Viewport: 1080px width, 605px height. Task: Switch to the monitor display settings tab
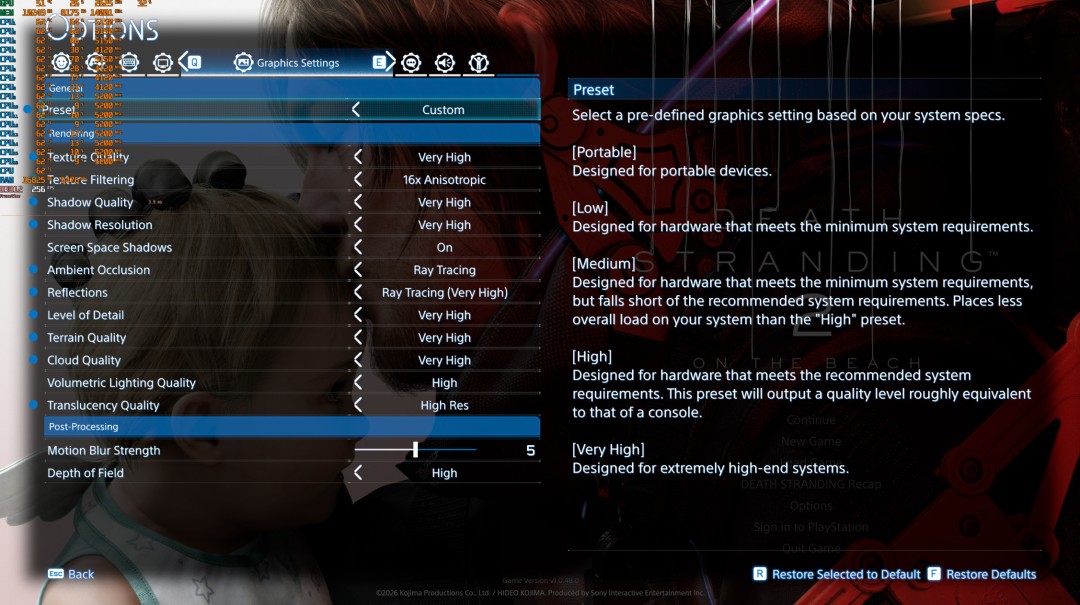click(x=162, y=63)
